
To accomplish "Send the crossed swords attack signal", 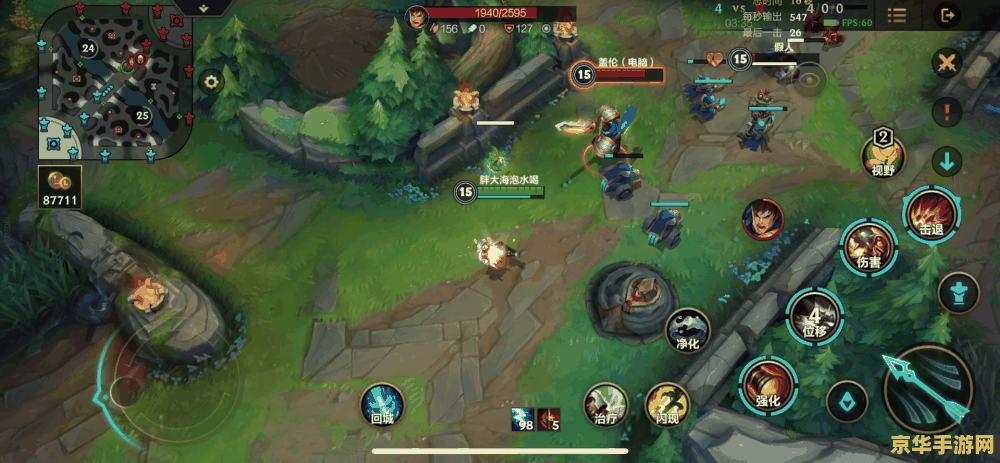I will point(946,63).
